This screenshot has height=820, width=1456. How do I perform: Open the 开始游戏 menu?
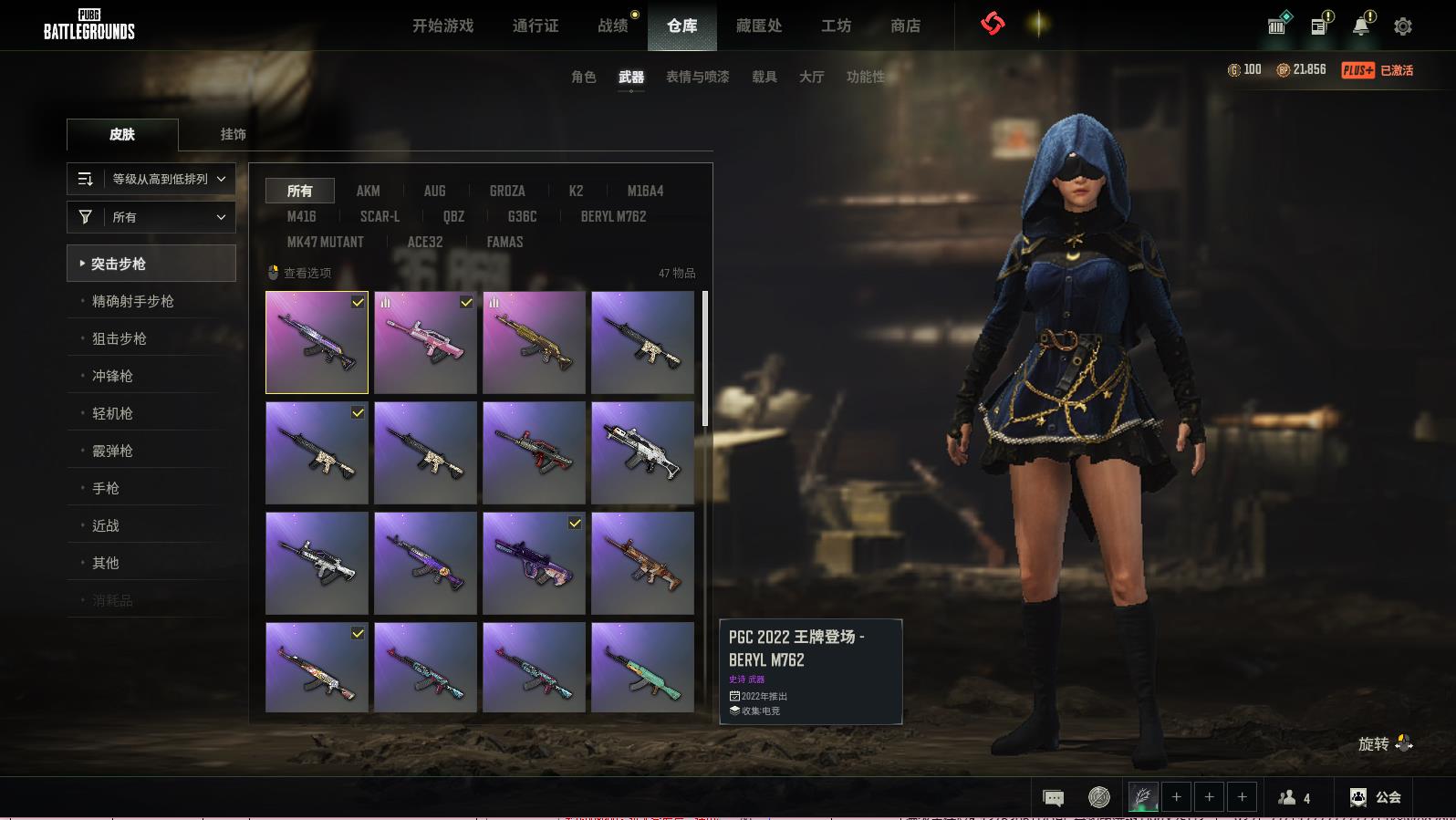[442, 26]
